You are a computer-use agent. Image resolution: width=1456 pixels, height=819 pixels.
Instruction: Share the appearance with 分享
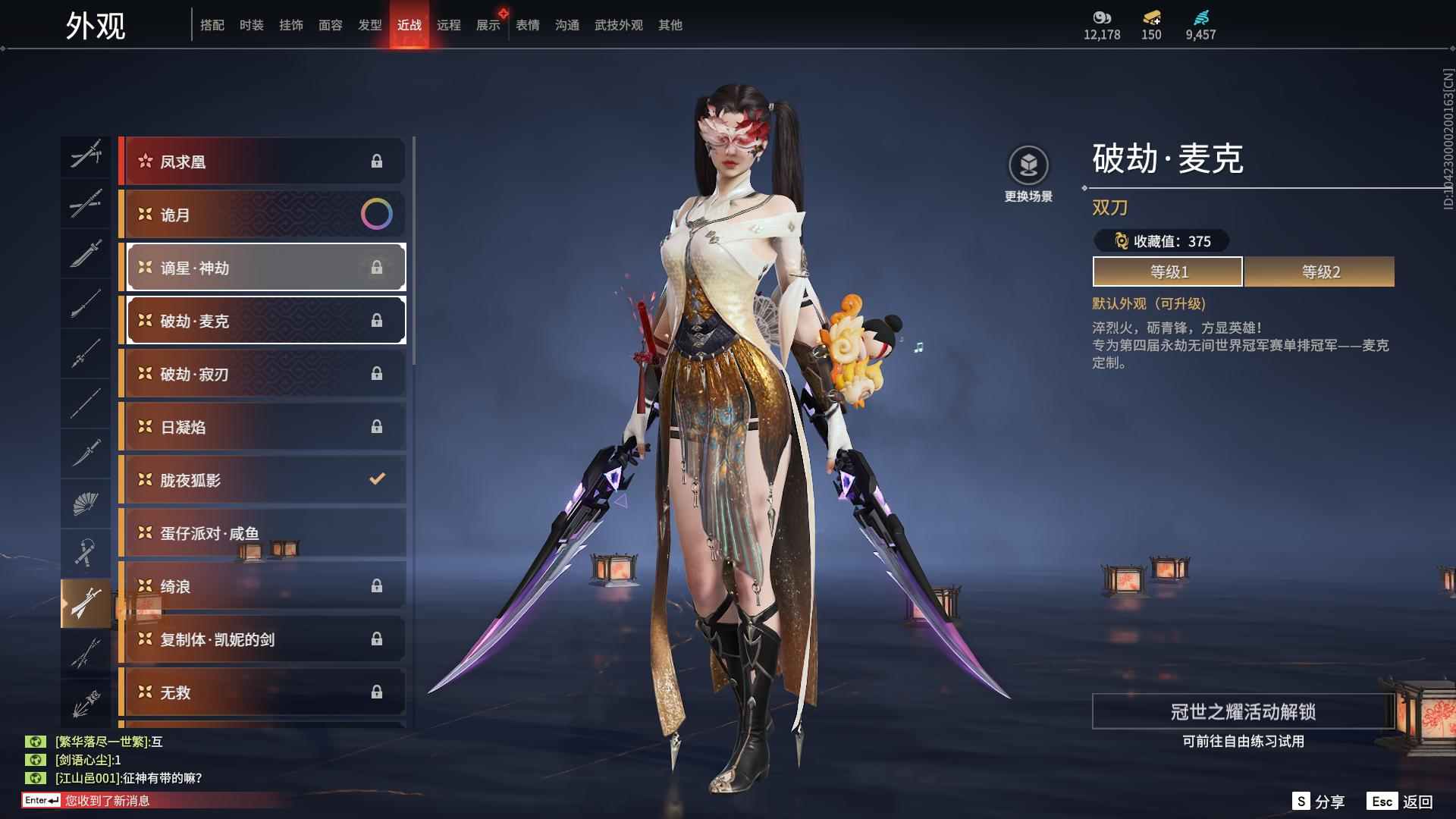(x=1318, y=802)
